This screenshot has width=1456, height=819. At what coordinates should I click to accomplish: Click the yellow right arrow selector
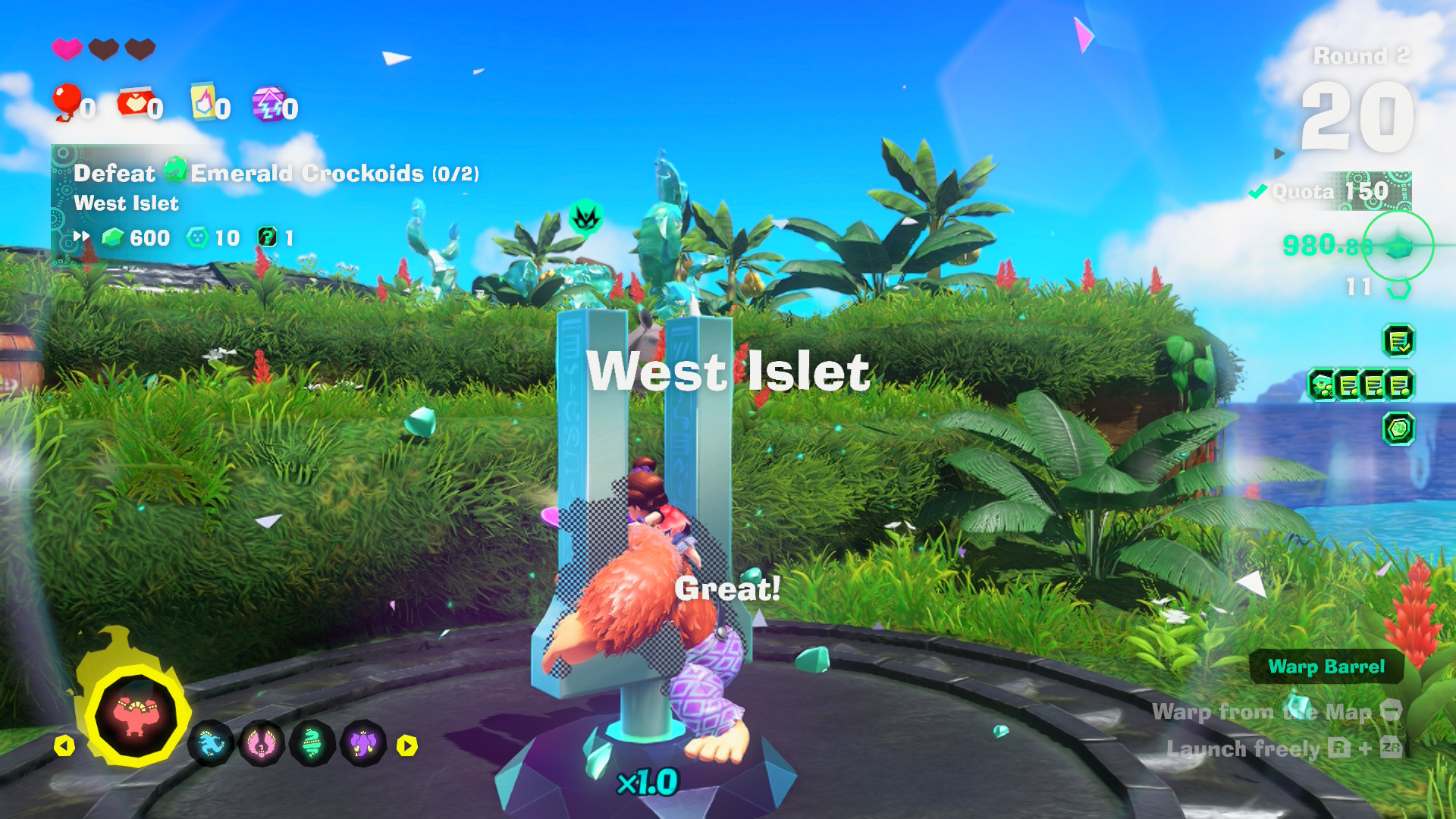coord(407,746)
